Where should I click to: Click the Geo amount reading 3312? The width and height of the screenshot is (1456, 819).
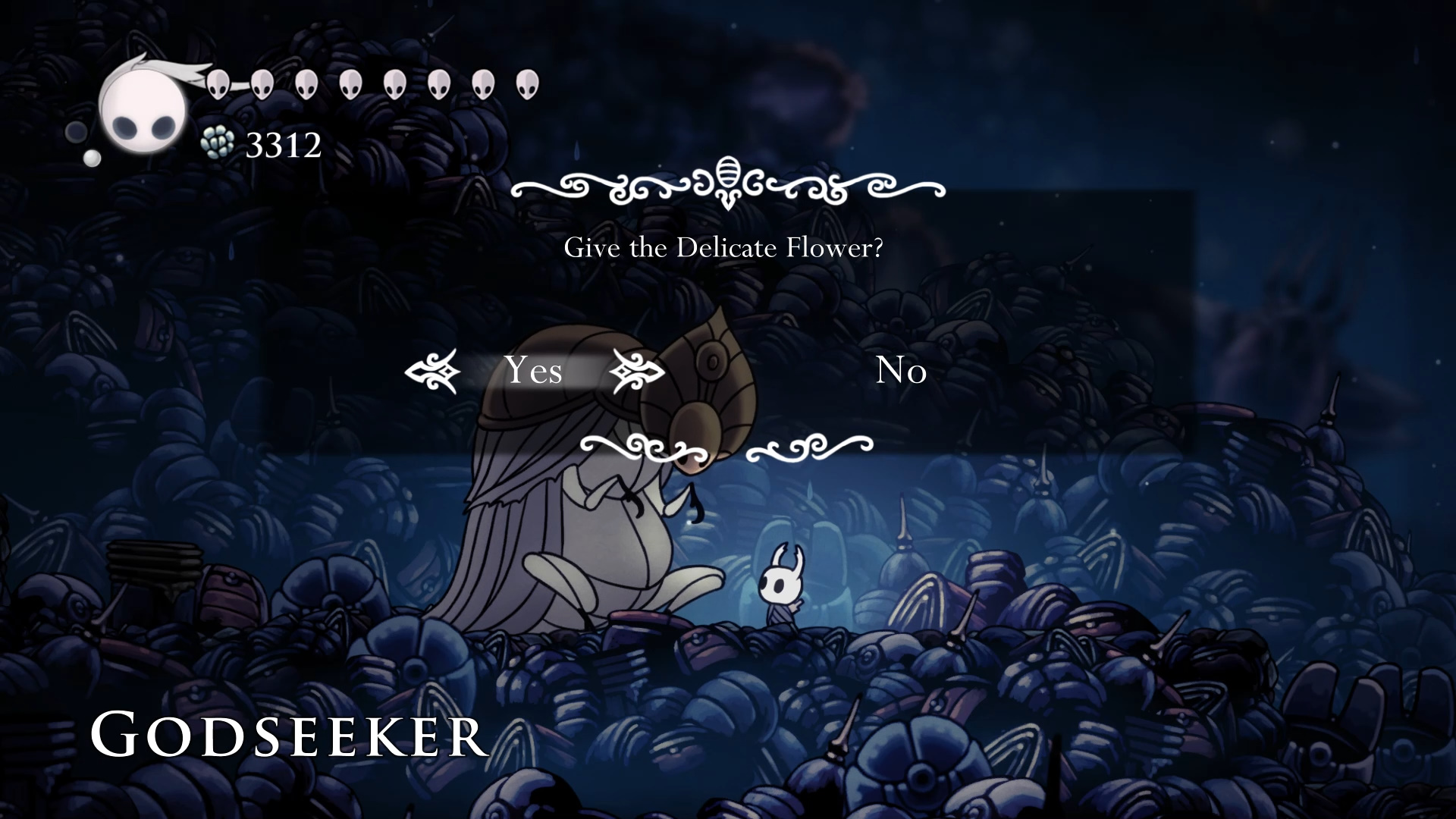coord(283,144)
